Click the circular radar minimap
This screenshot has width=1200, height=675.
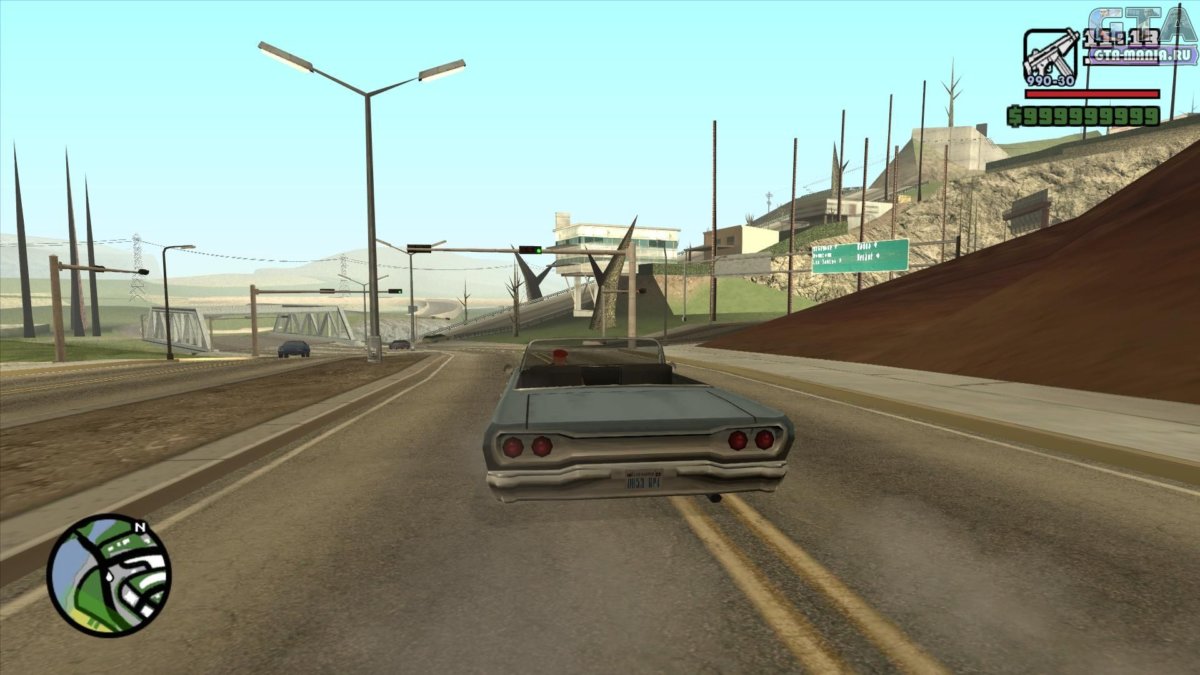tap(108, 575)
